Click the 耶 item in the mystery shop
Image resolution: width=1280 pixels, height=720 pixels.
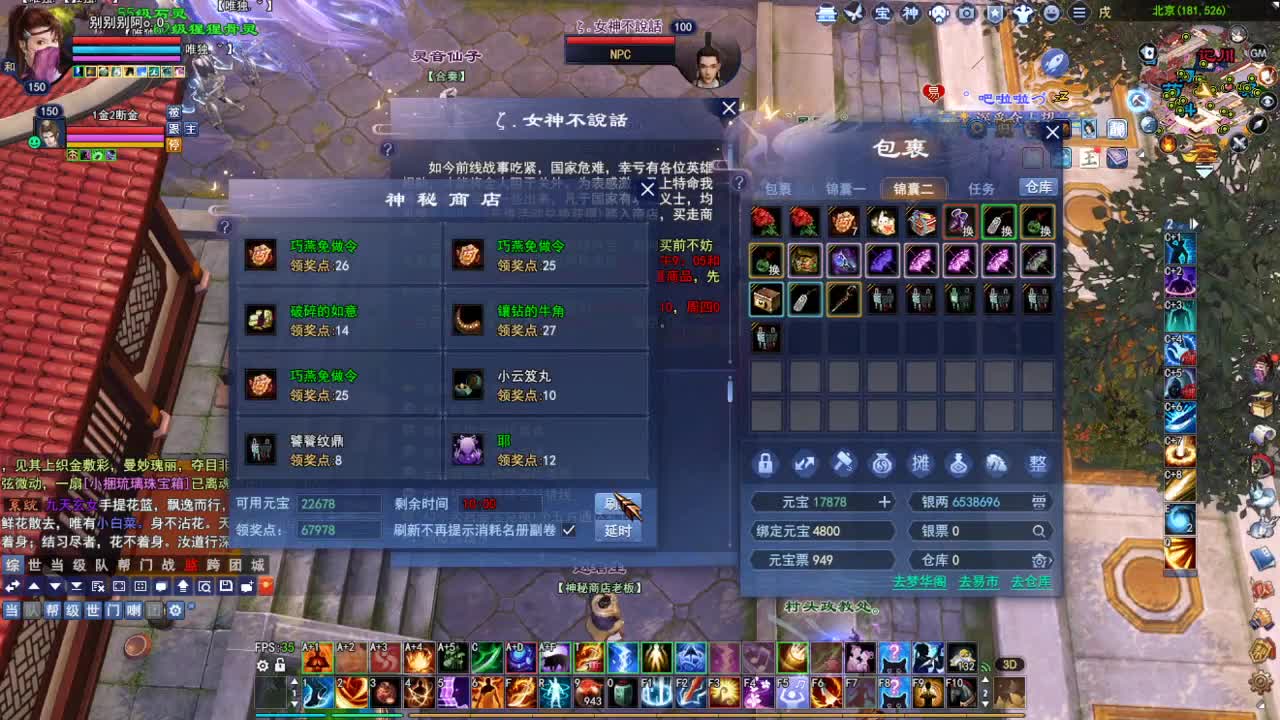(x=468, y=448)
